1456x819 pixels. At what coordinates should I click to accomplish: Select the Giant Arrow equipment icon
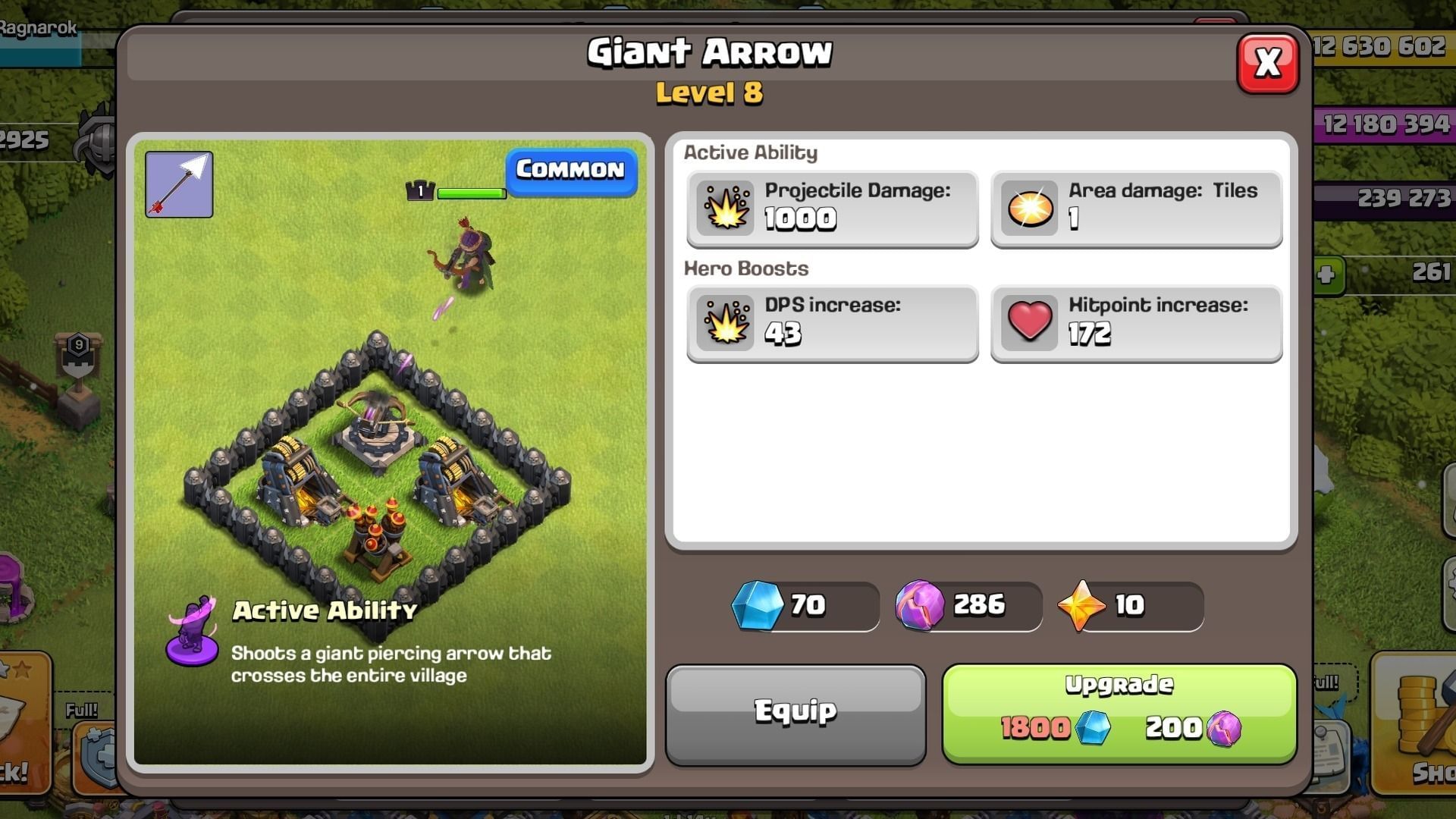click(179, 184)
